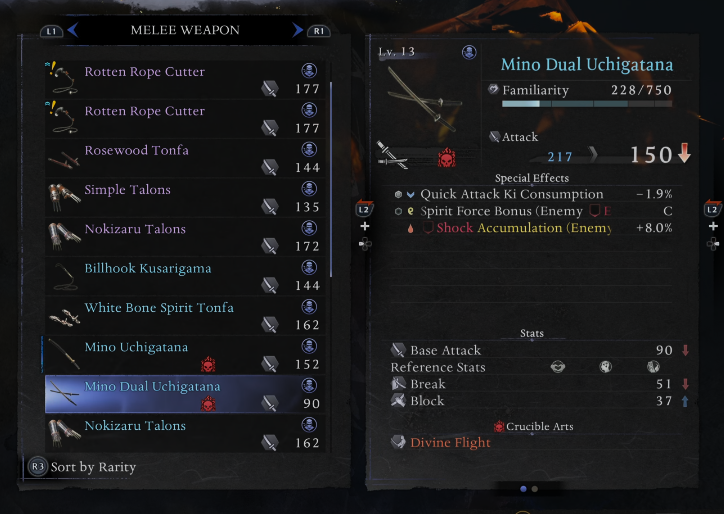The width and height of the screenshot is (724, 514).
Task: Switch to the second details page dot
Action: point(535,489)
